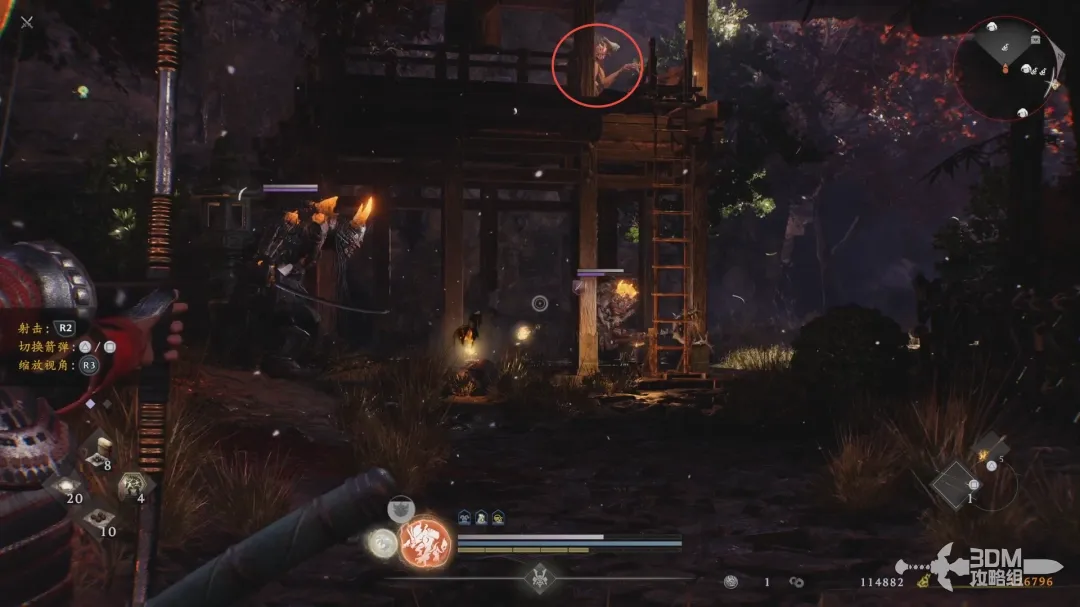This screenshot has height=607, width=1080.
Task: Select the small grey guardian spirit icon
Action: coord(402,509)
